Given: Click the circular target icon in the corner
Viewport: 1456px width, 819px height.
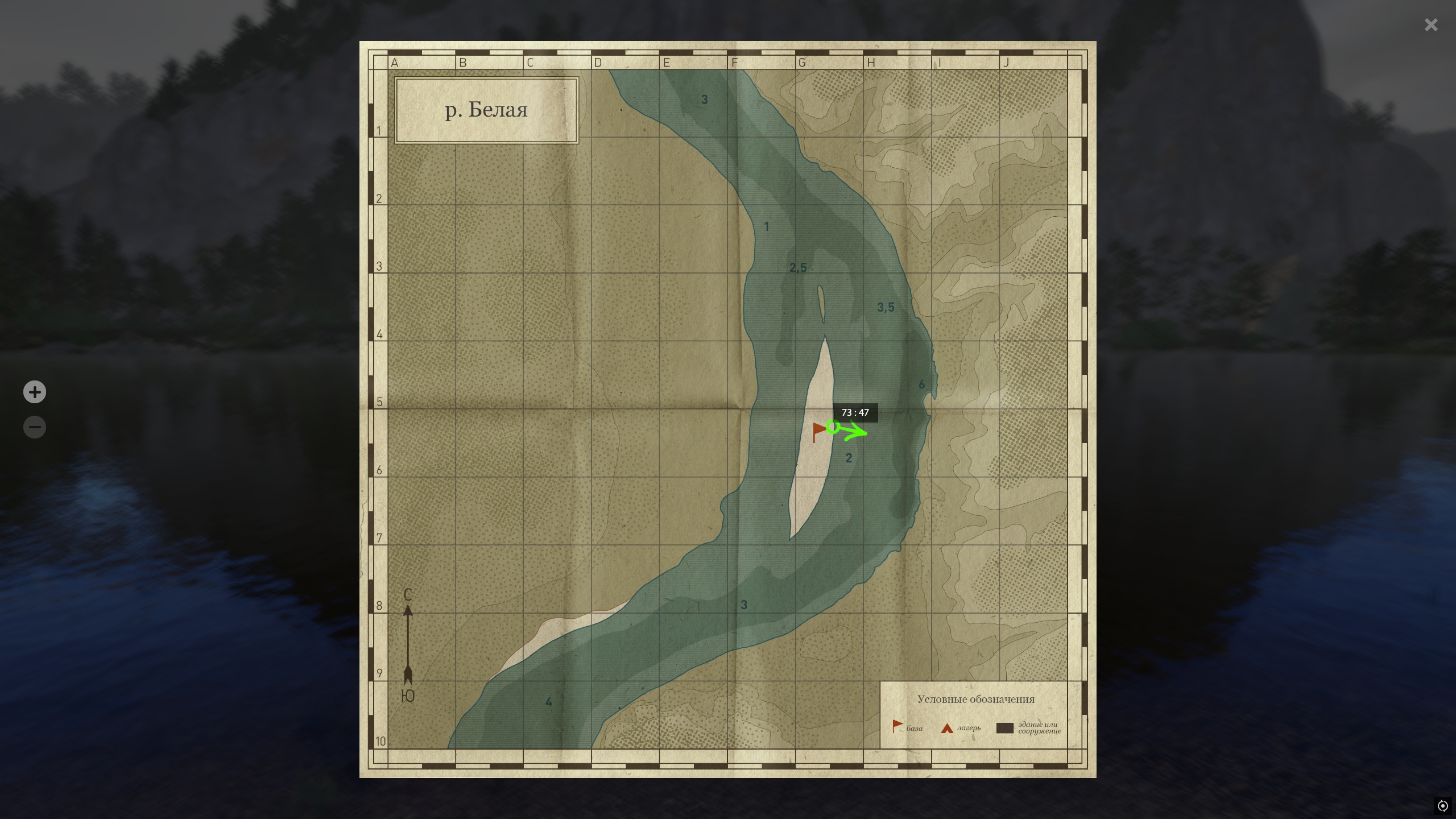Looking at the screenshot, I should click(x=1442, y=806).
